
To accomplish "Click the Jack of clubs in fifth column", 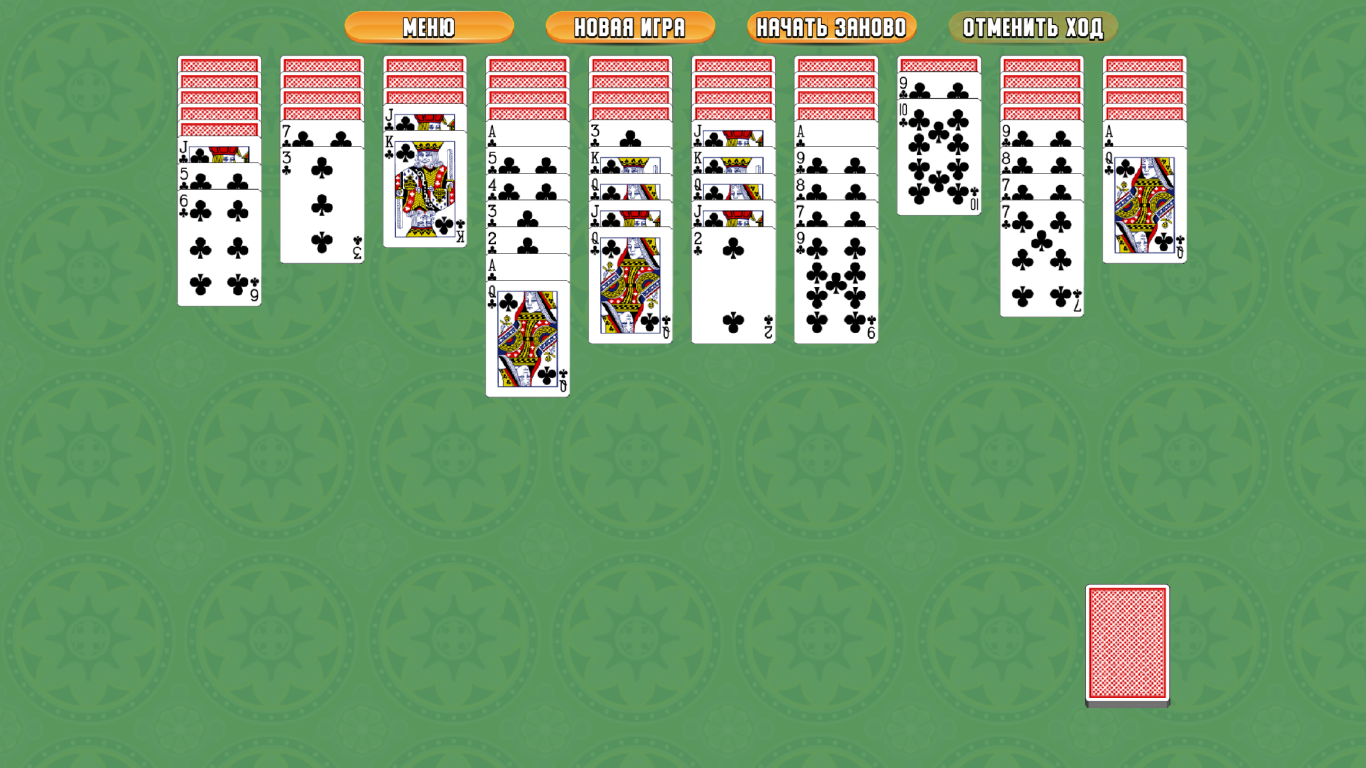I will click(630, 212).
